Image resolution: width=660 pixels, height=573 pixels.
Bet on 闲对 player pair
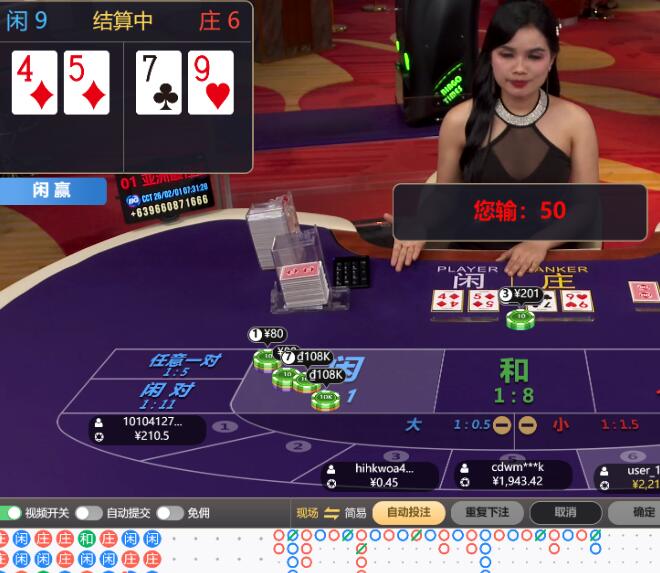pyautogui.click(x=166, y=395)
